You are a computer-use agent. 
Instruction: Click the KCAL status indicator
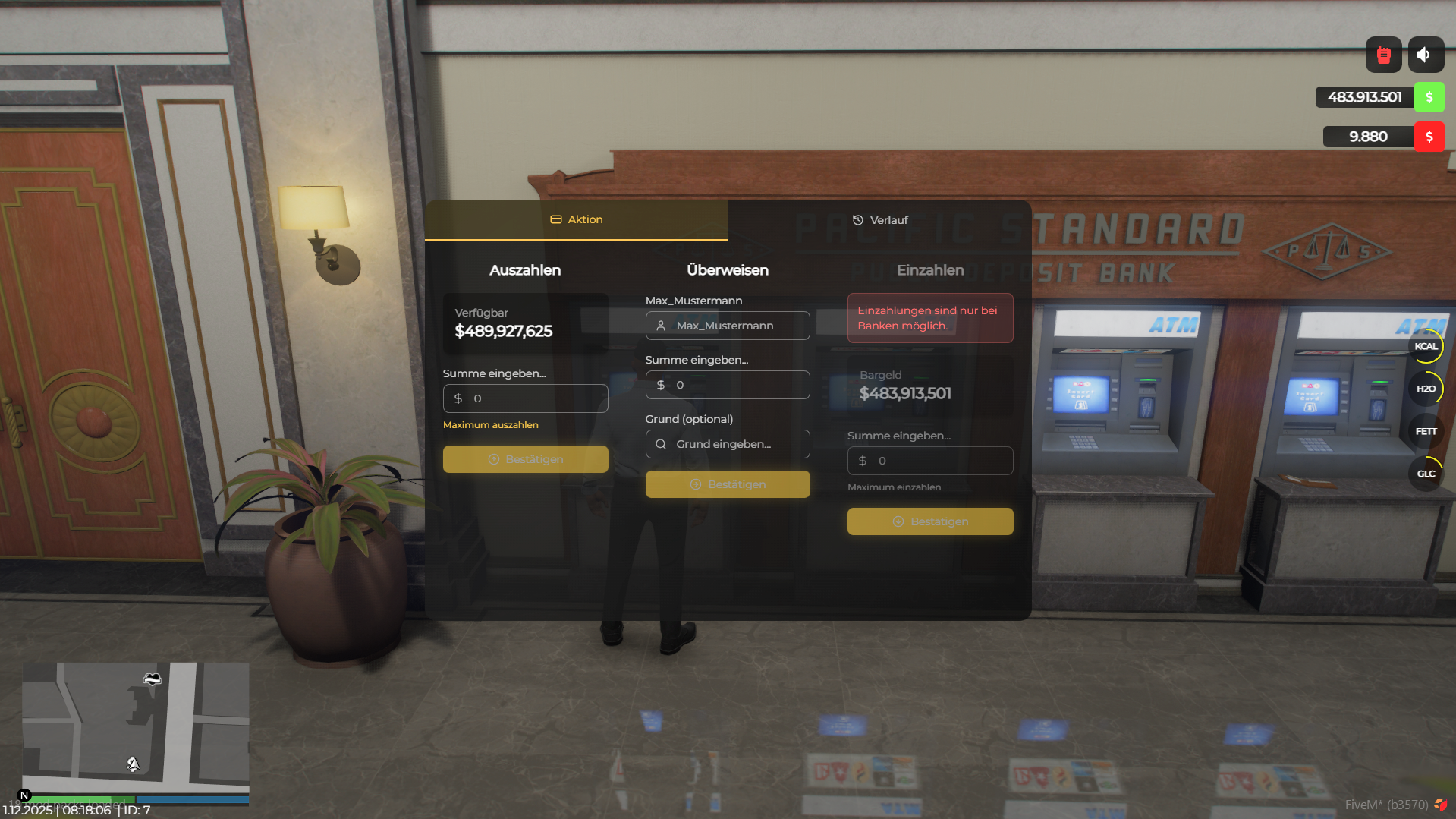(x=1426, y=346)
